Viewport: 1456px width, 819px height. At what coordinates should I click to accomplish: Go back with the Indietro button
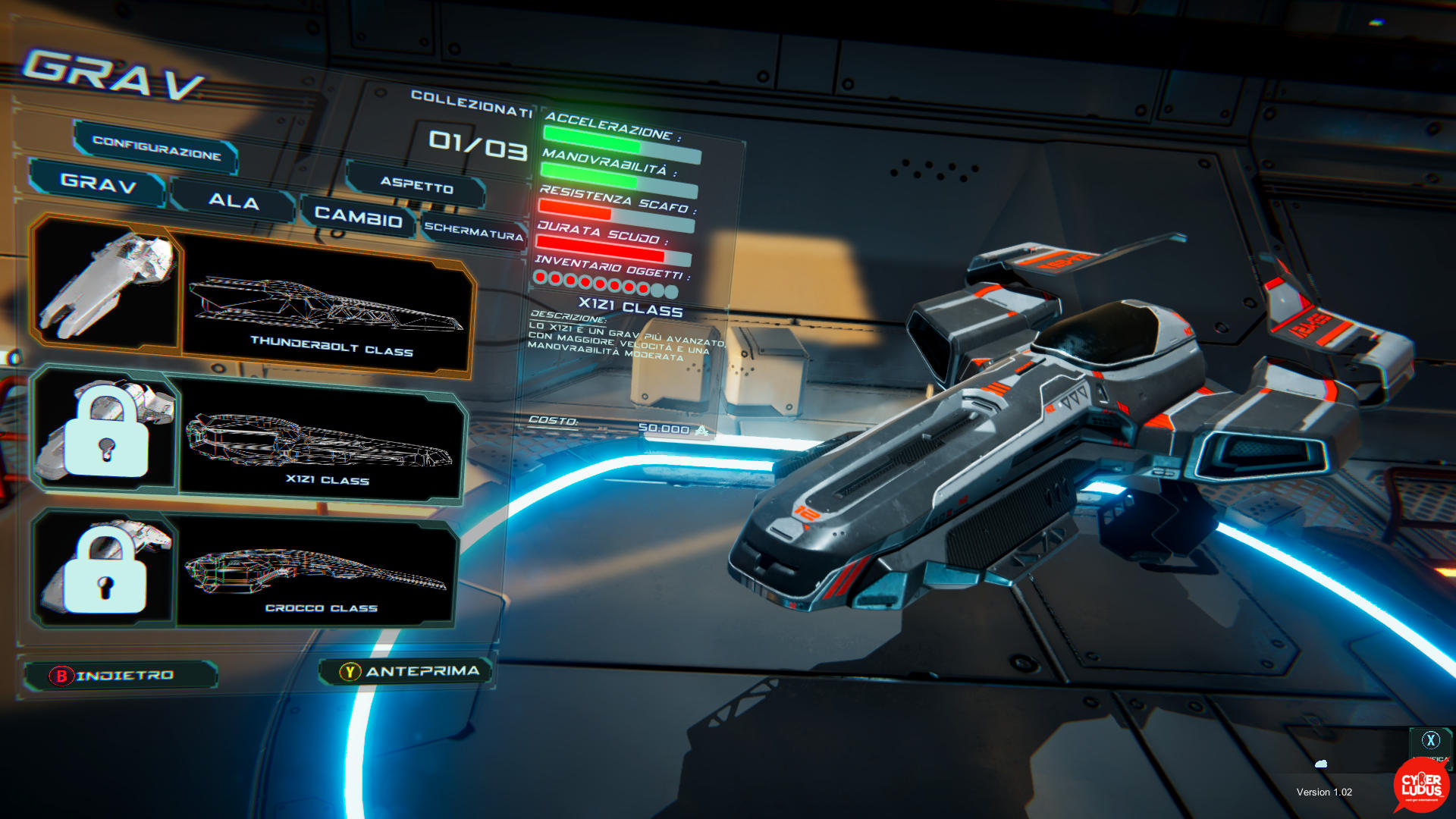click(x=121, y=675)
